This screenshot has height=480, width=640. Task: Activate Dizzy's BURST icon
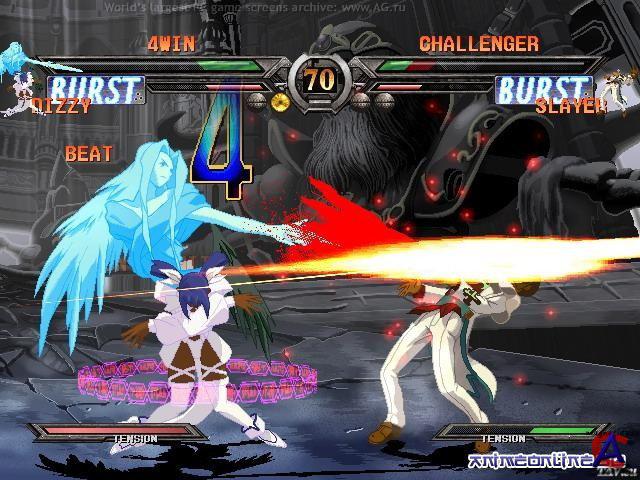[94, 89]
